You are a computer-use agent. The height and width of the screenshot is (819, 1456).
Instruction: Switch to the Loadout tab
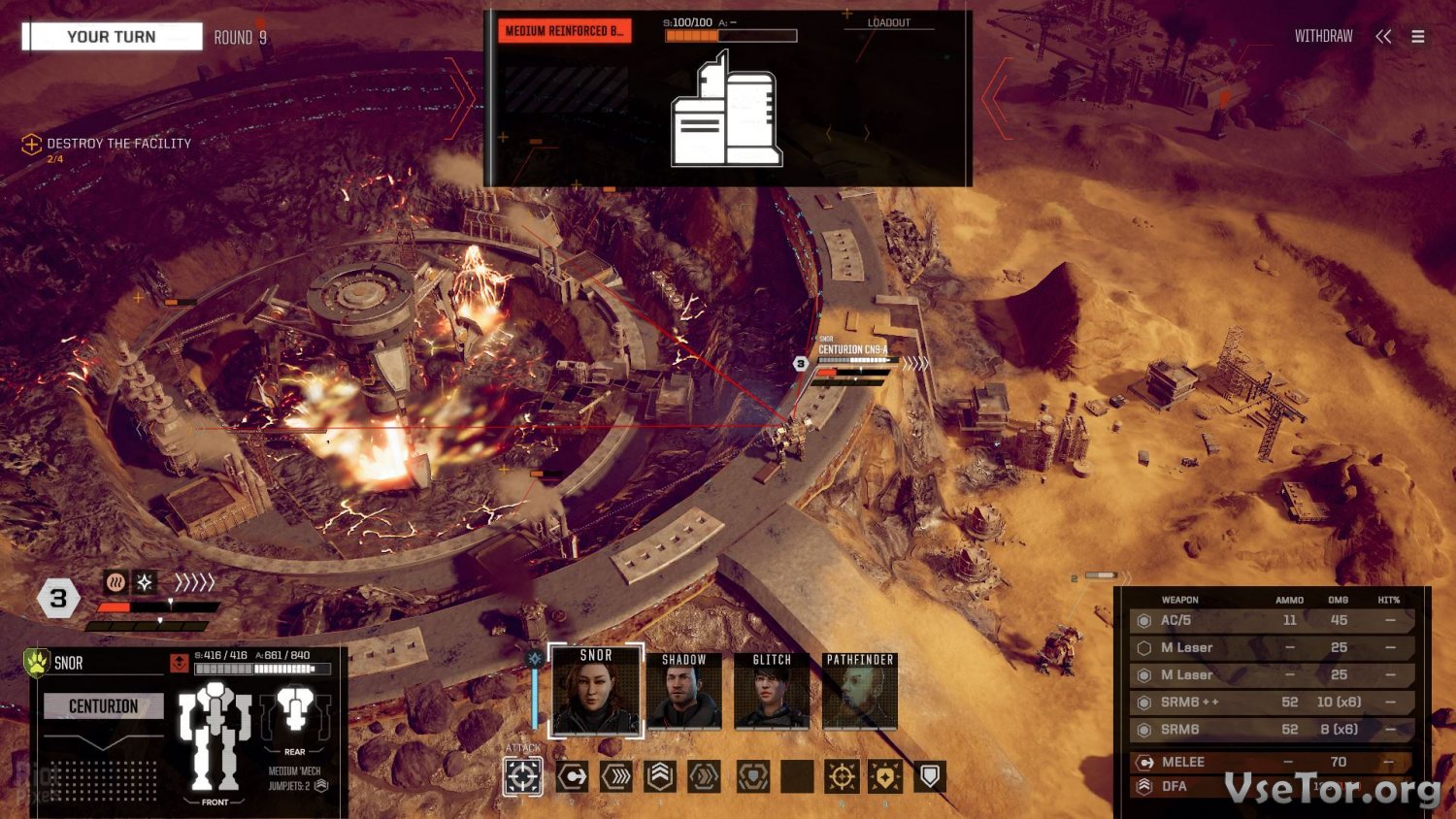coord(888,22)
